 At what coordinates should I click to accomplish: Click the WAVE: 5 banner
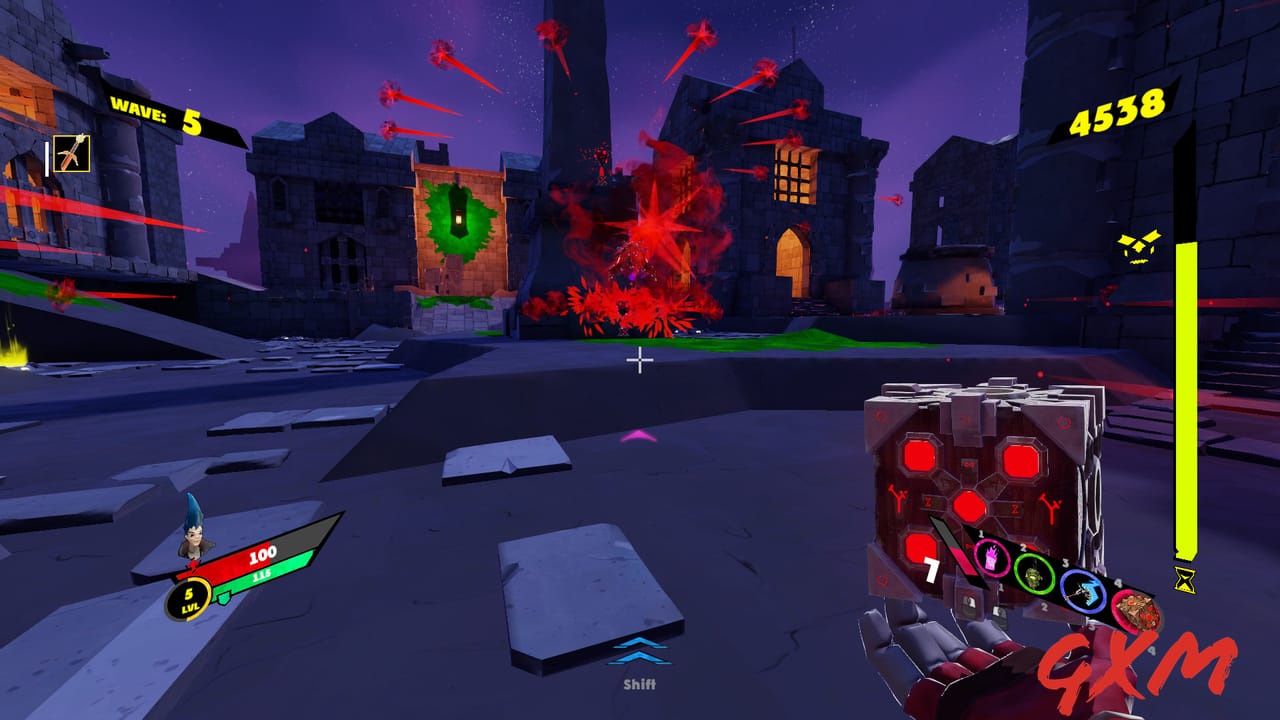coord(156,111)
